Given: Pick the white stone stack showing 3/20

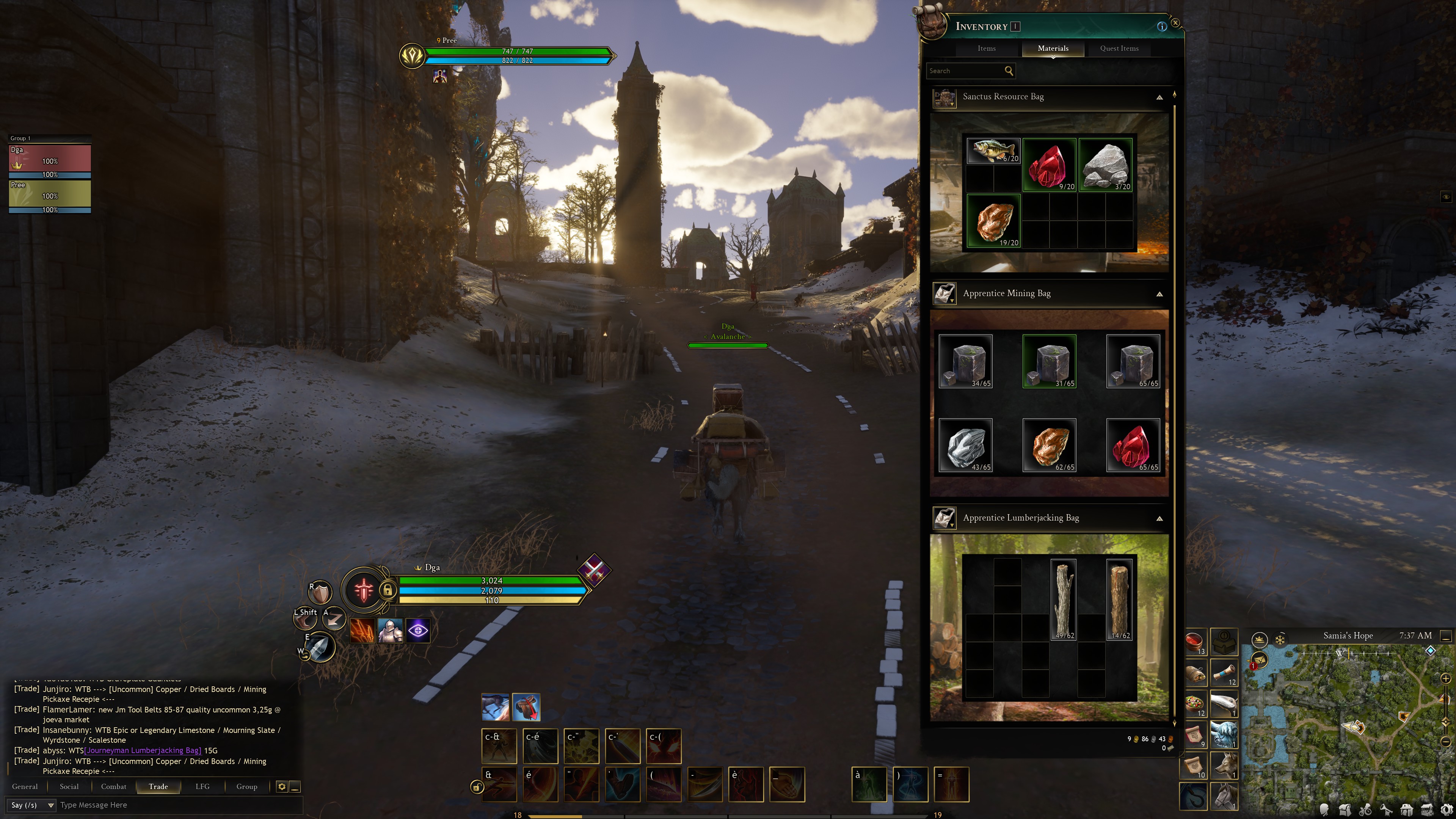Looking at the screenshot, I should [x=1105, y=165].
